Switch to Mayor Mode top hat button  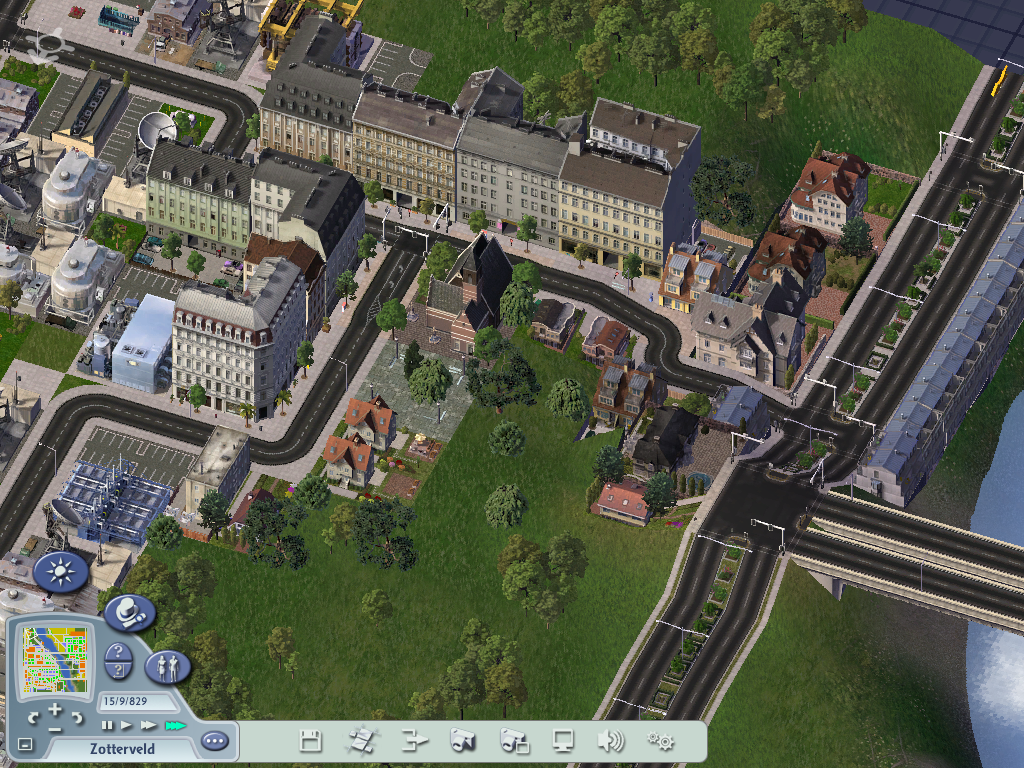[x=128, y=612]
